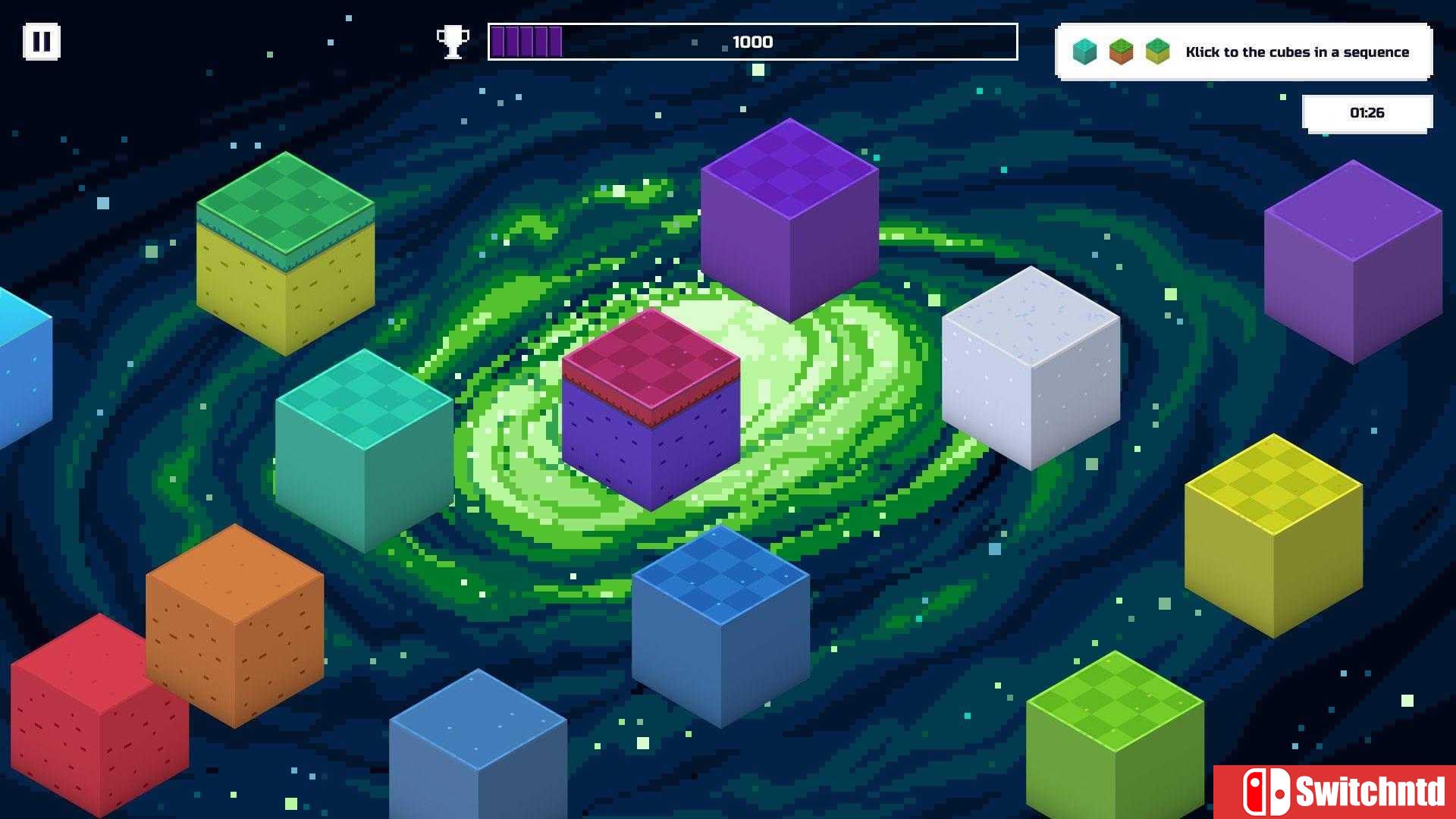
Task: Click the purple progress bar at the top
Action: [525, 42]
